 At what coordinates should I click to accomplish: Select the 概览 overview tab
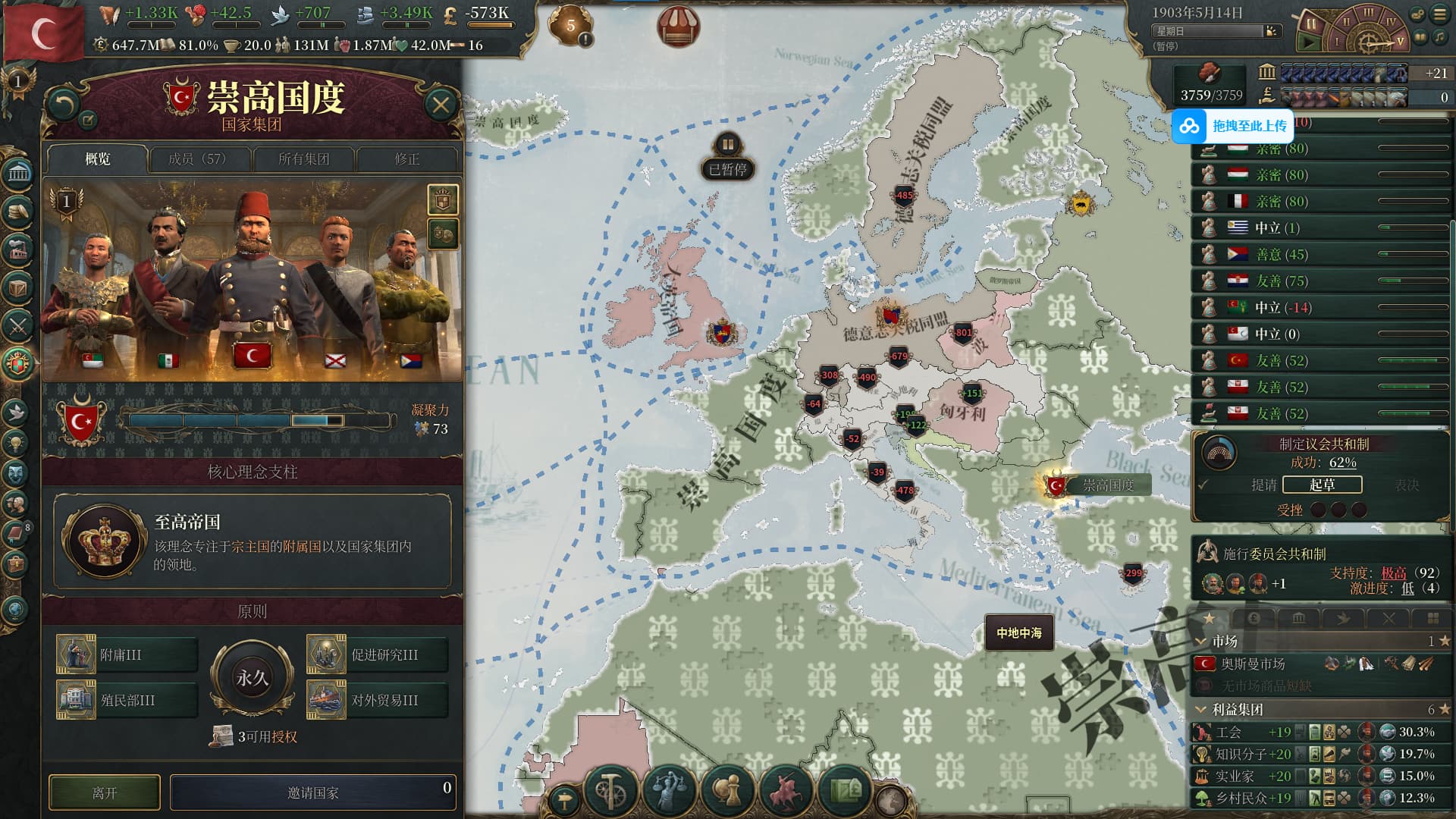98,159
